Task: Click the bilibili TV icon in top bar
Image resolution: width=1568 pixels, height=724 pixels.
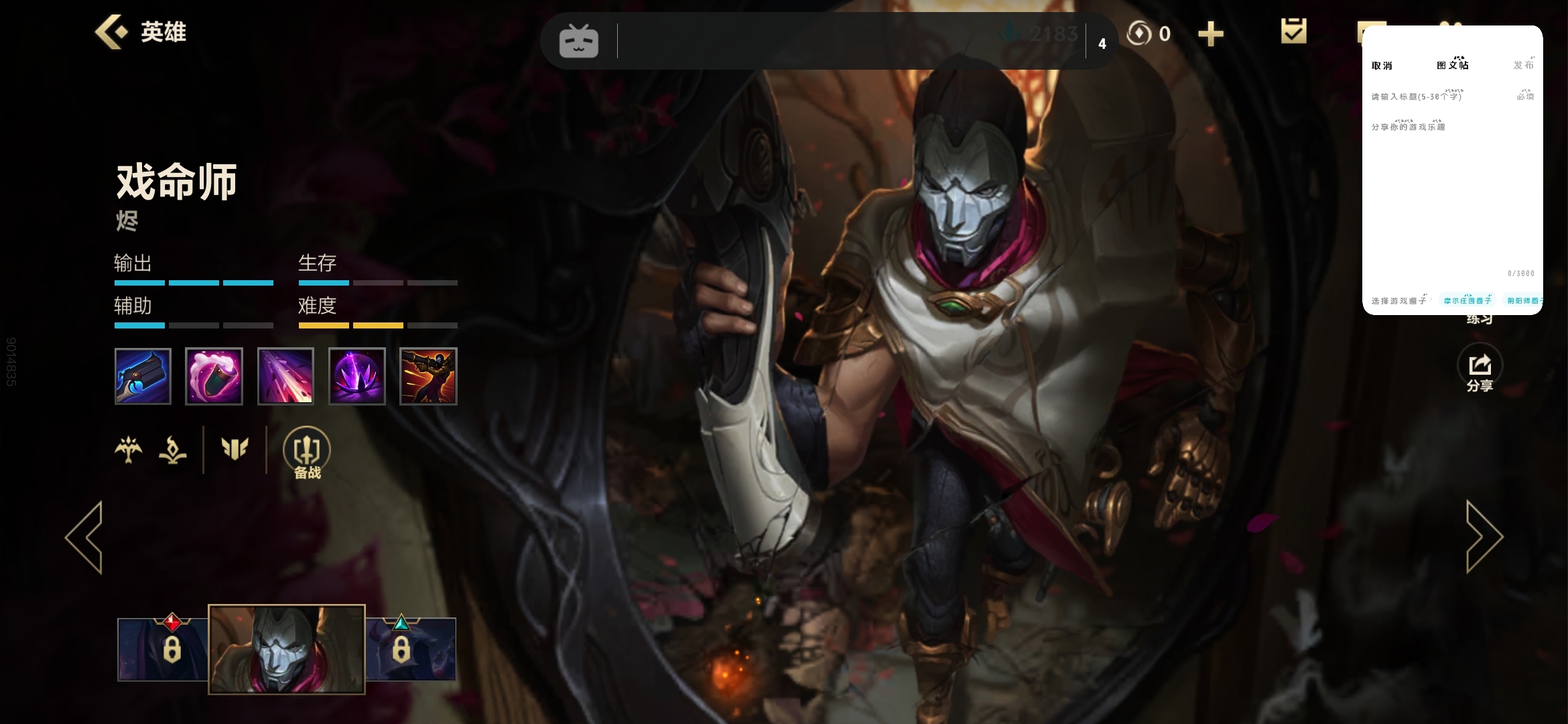Action: [x=579, y=42]
